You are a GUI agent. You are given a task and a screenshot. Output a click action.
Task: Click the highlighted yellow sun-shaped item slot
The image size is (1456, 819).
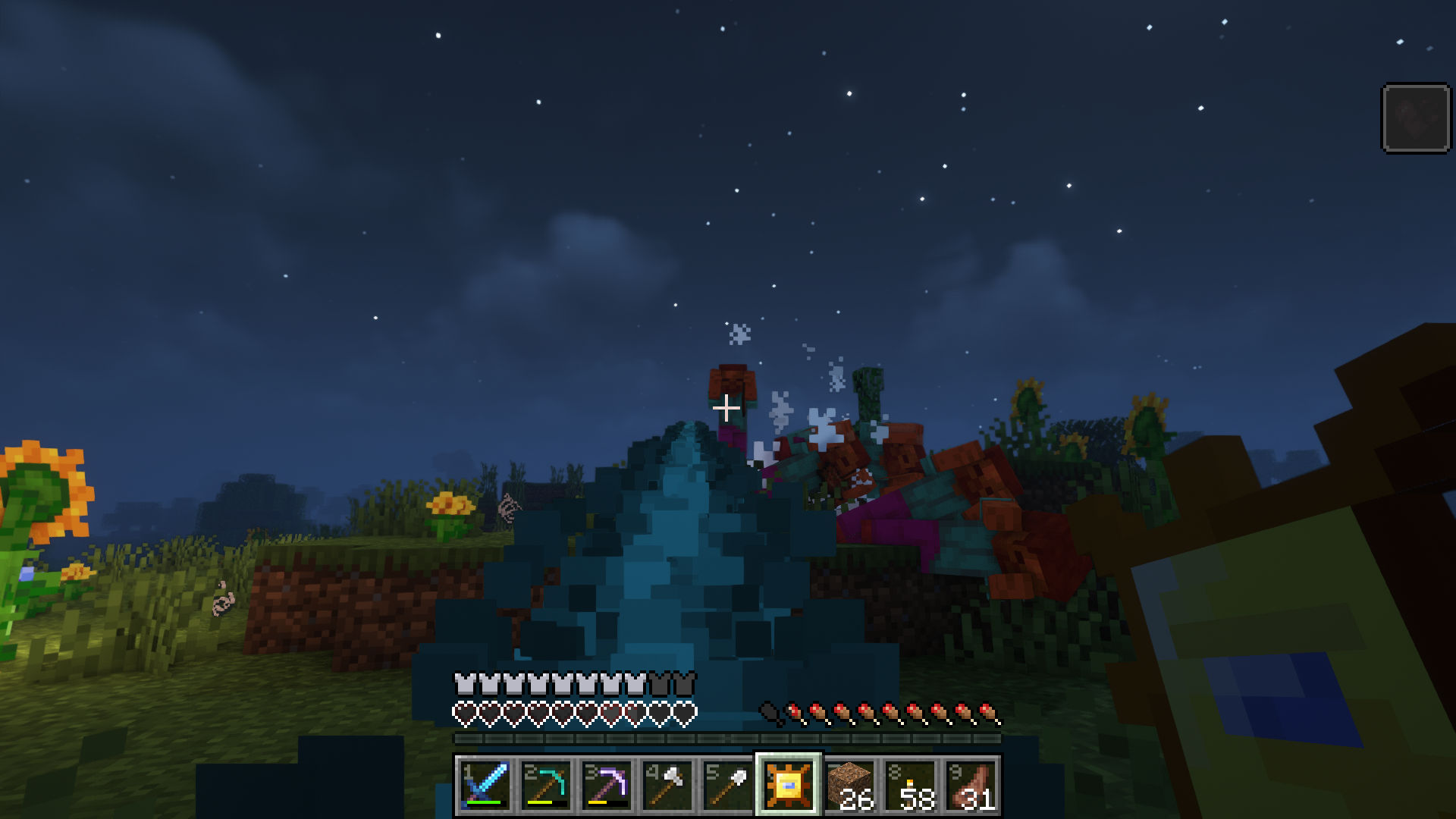click(x=789, y=785)
